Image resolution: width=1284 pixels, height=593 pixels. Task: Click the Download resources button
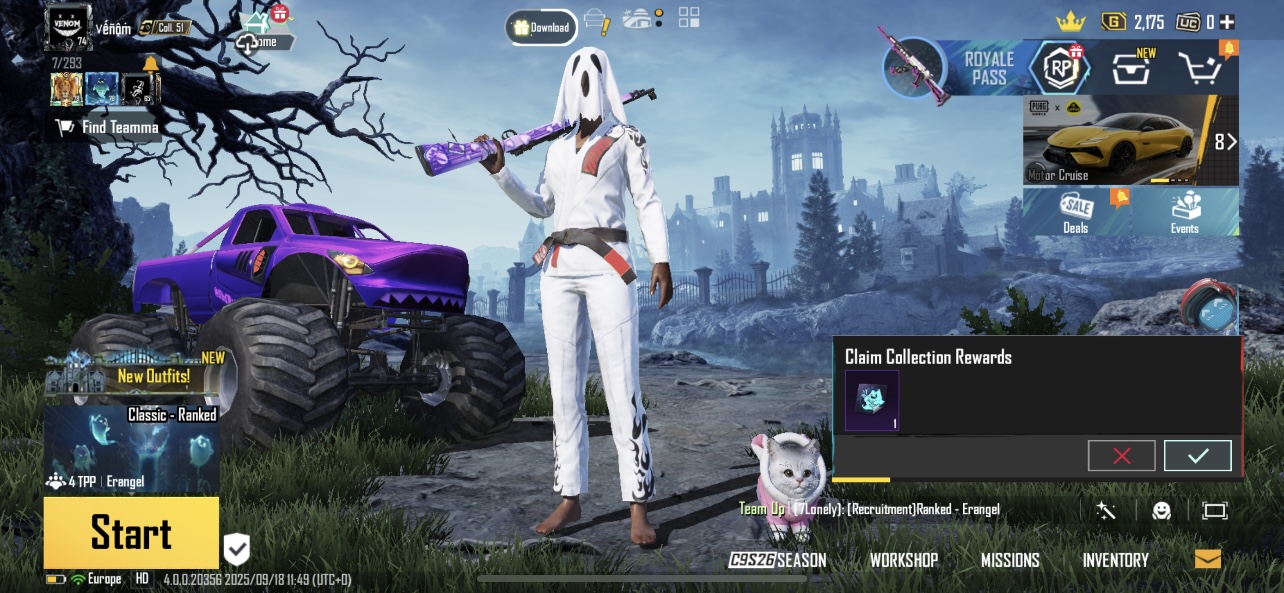tap(541, 27)
